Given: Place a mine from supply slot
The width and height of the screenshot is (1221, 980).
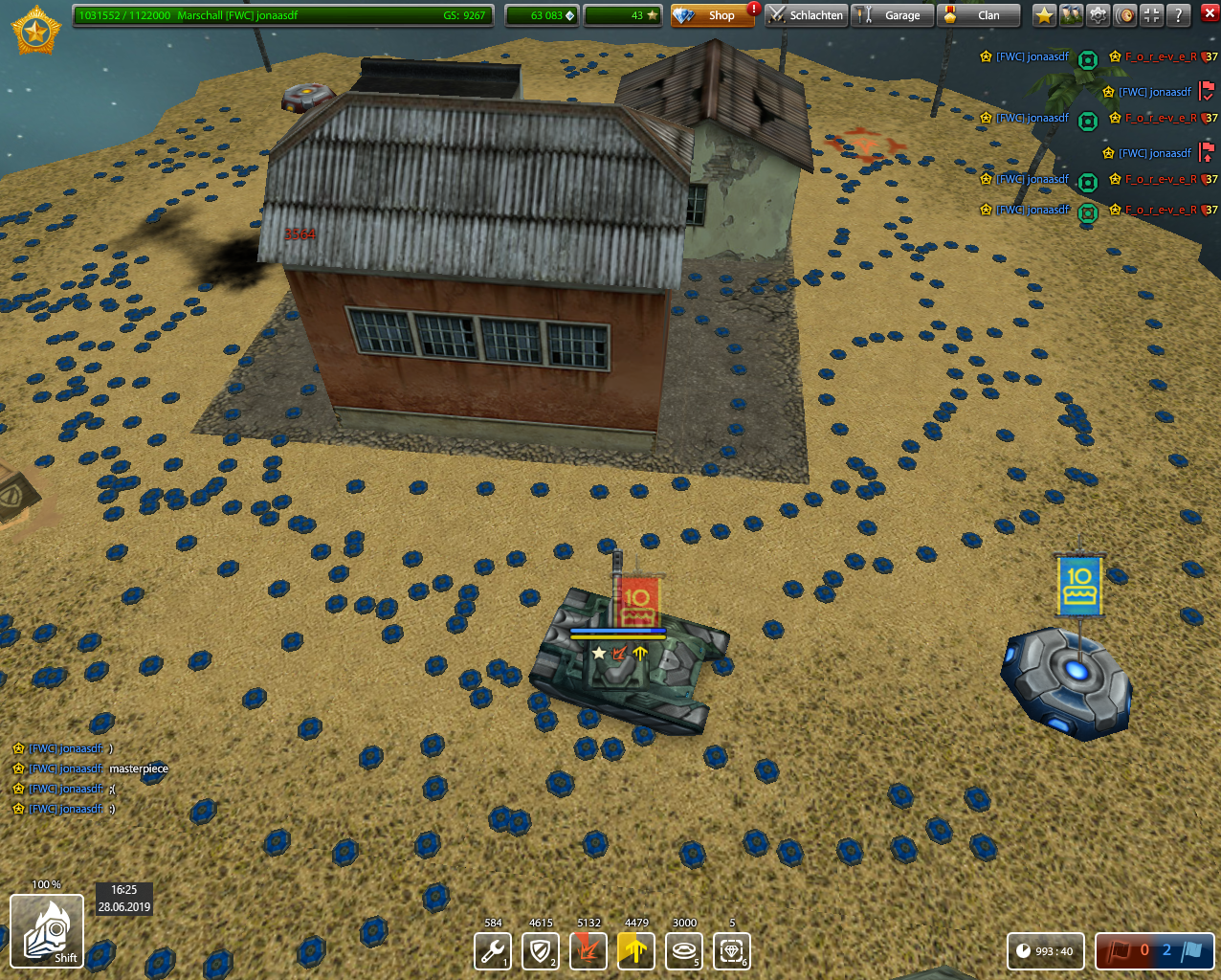Looking at the screenshot, I should coord(684,951).
